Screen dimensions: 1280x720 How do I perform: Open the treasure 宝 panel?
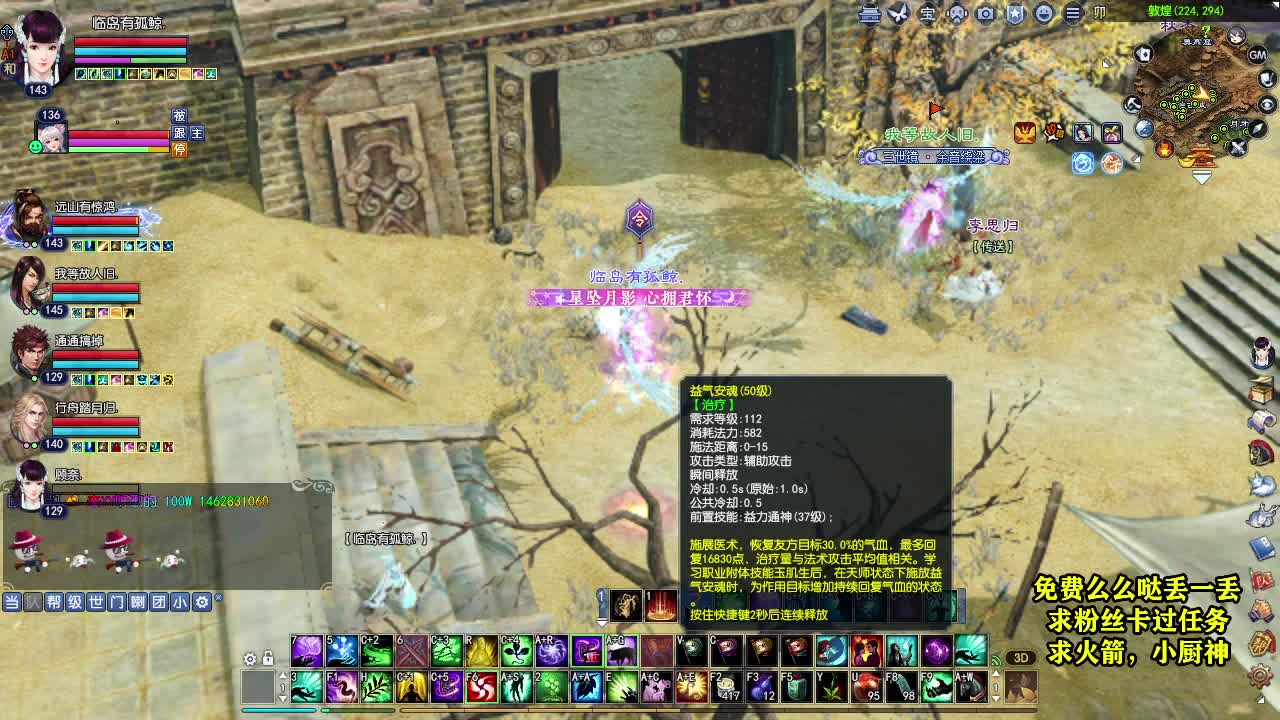pos(928,14)
